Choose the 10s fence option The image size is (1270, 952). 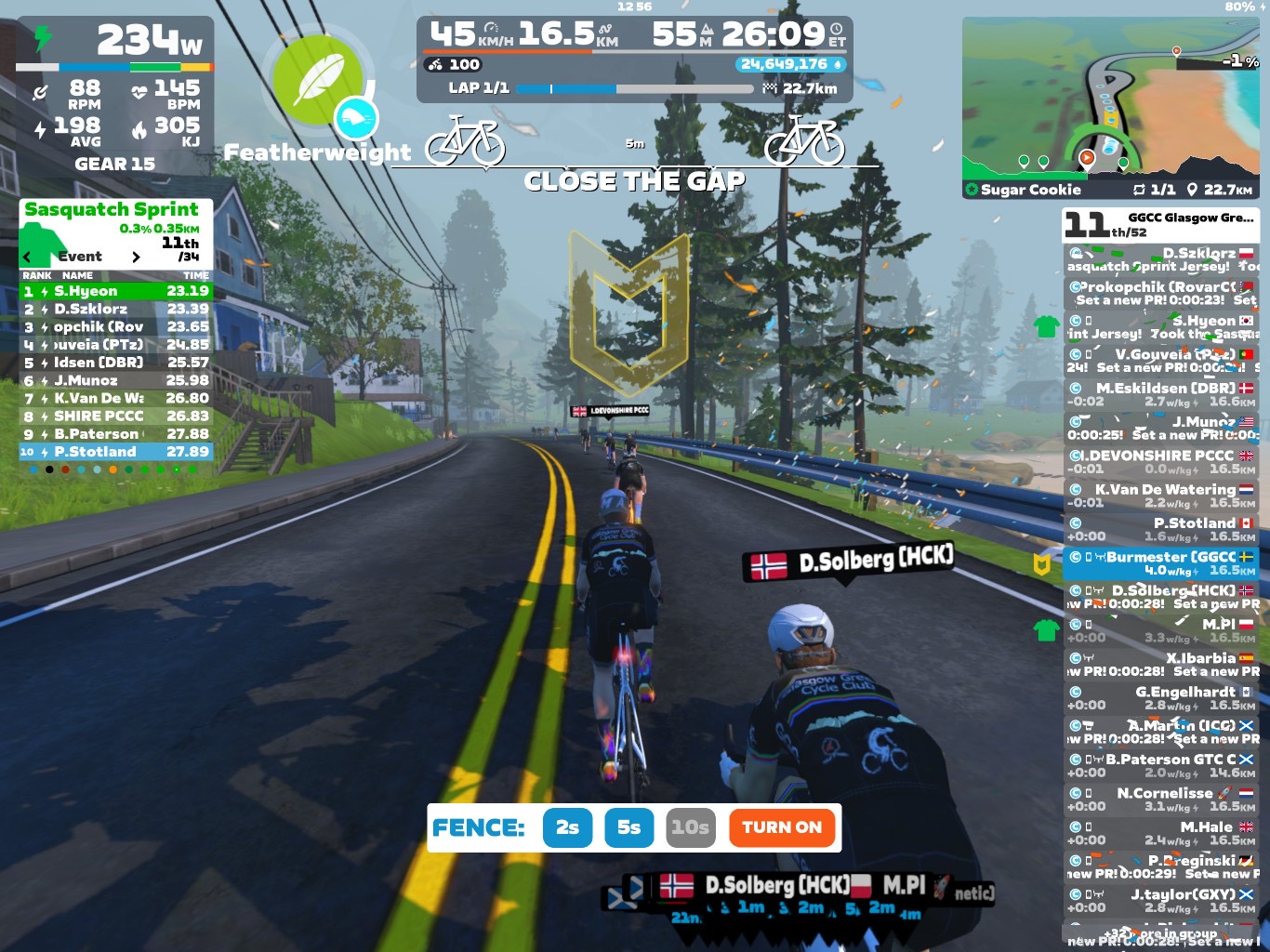point(691,827)
